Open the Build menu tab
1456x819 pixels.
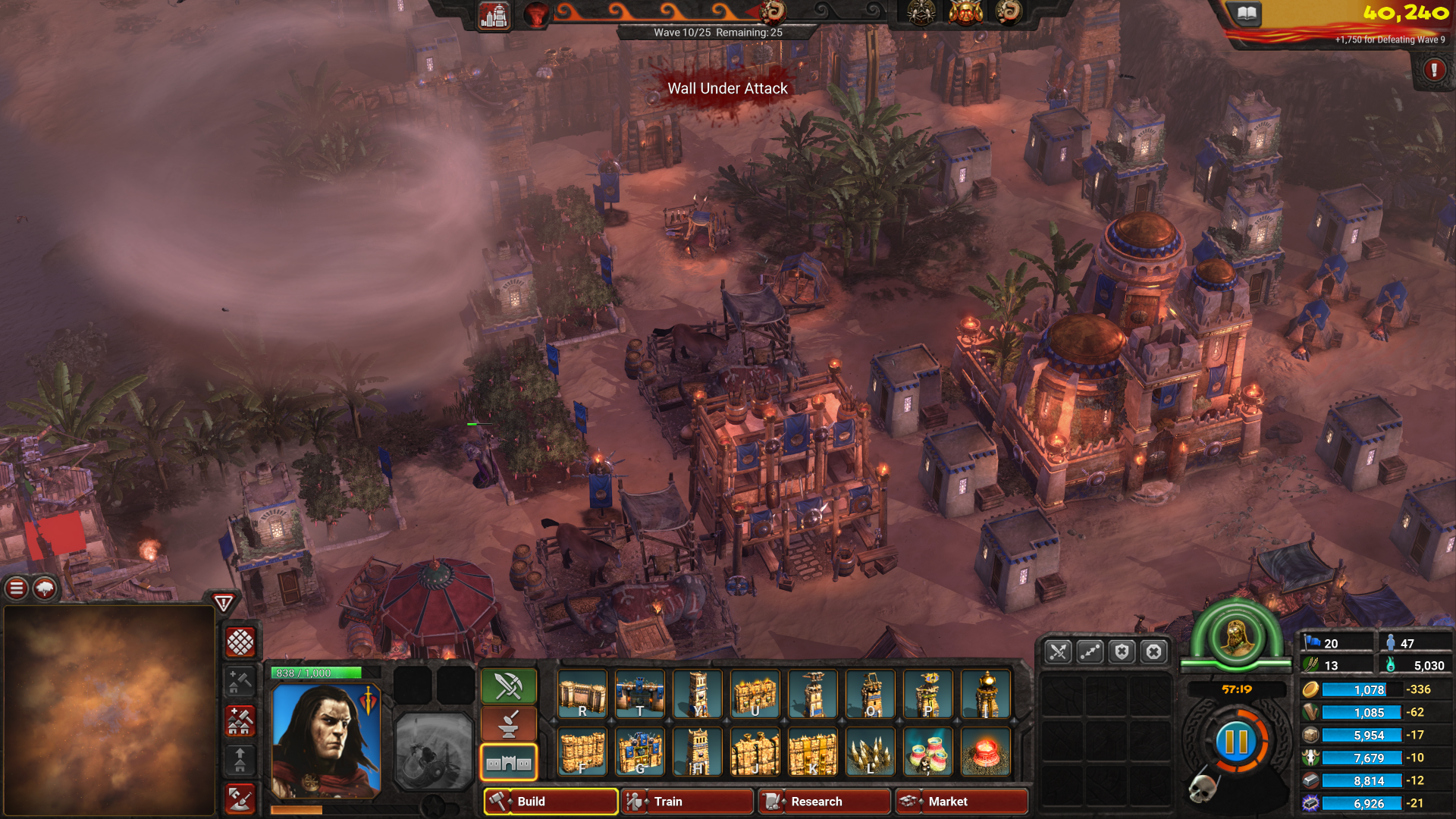click(x=551, y=802)
